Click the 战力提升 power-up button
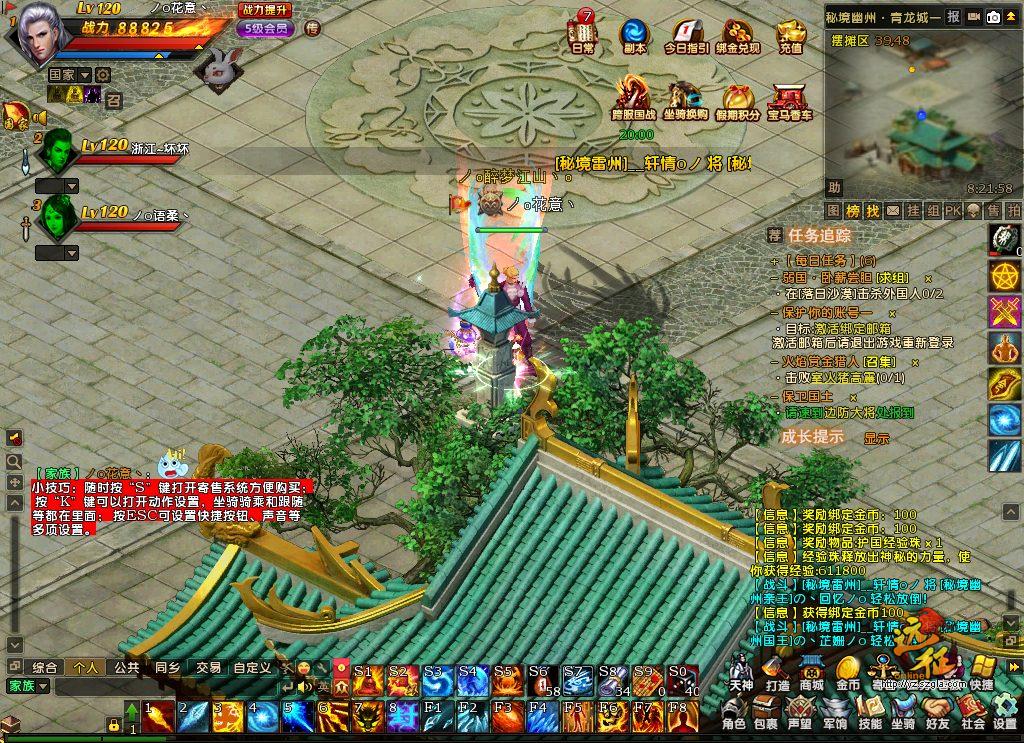Screen dimensions: 1024x743 pos(265,9)
